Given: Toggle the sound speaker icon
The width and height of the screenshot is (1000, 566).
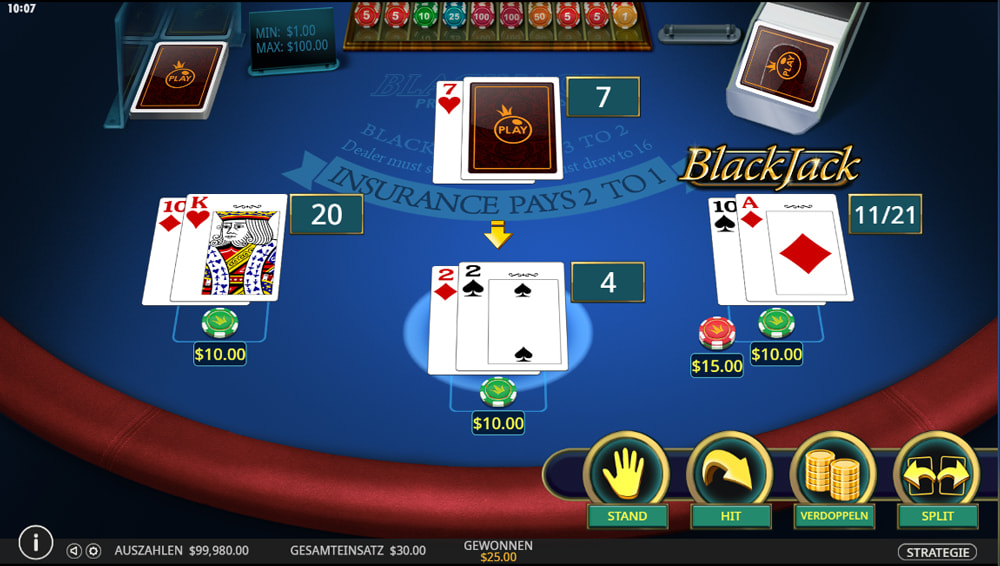Looking at the screenshot, I should [74, 551].
